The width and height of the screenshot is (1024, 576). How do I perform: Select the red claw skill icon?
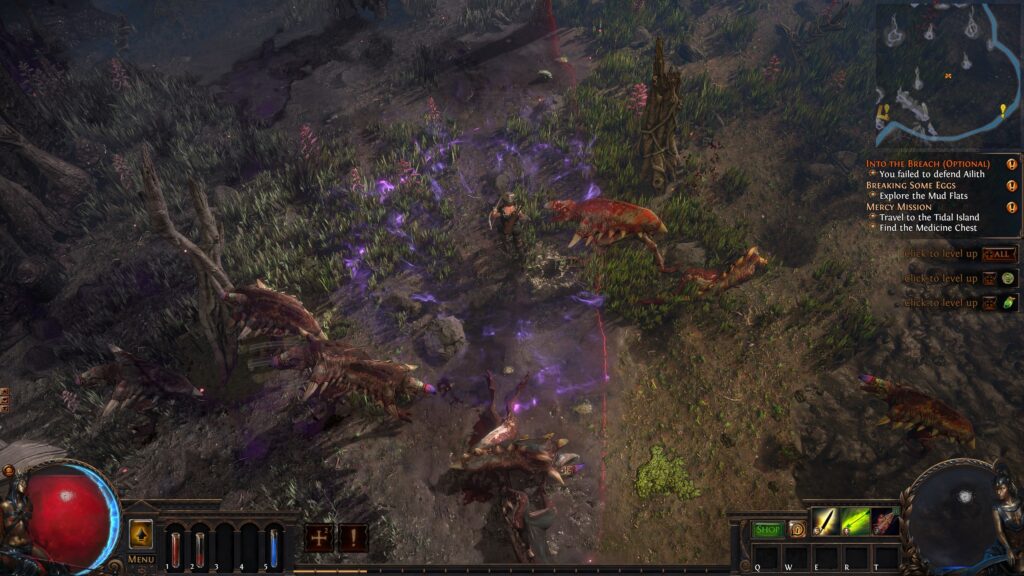tap(885, 521)
